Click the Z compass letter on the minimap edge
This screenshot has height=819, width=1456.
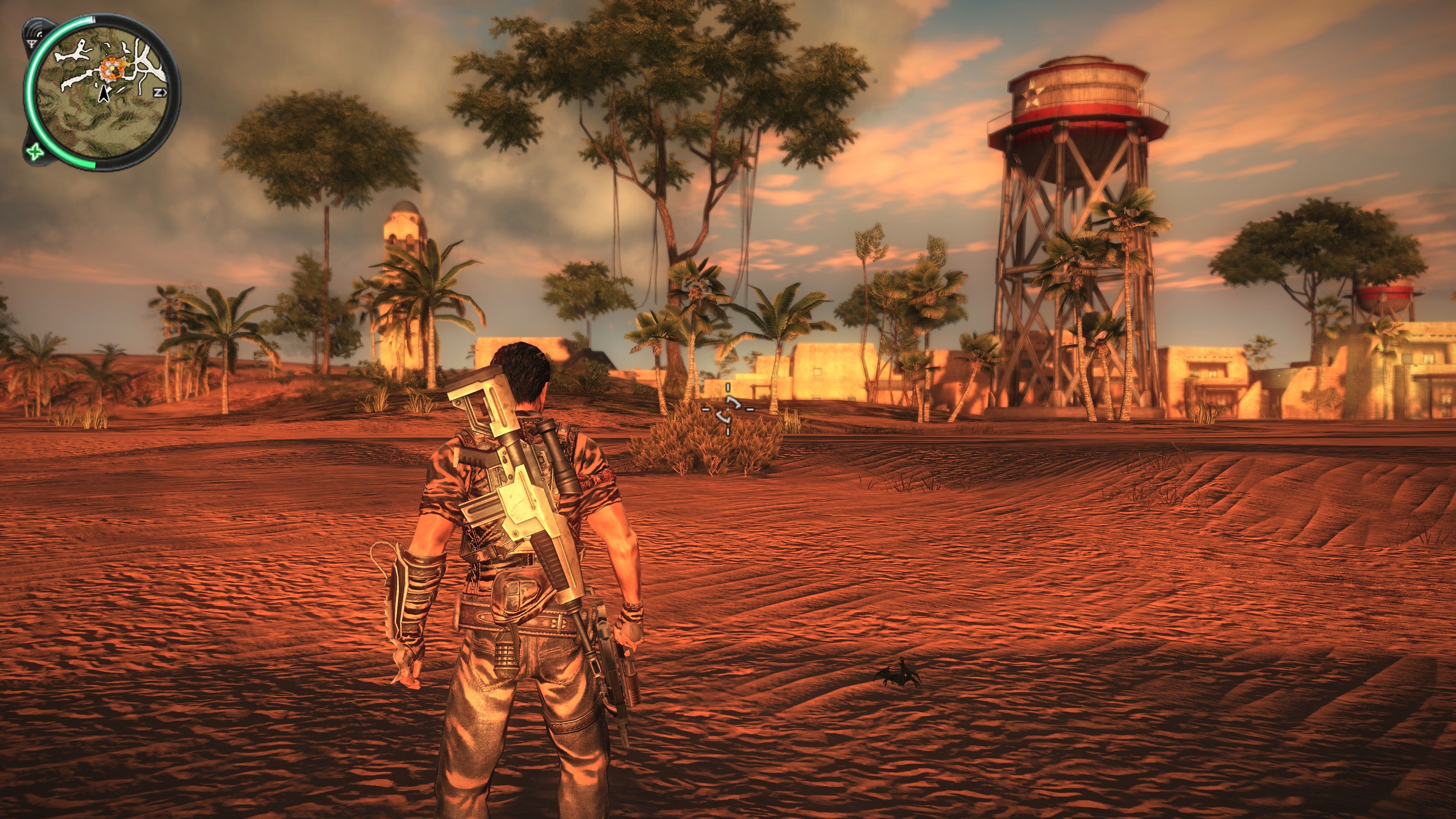pos(158,92)
